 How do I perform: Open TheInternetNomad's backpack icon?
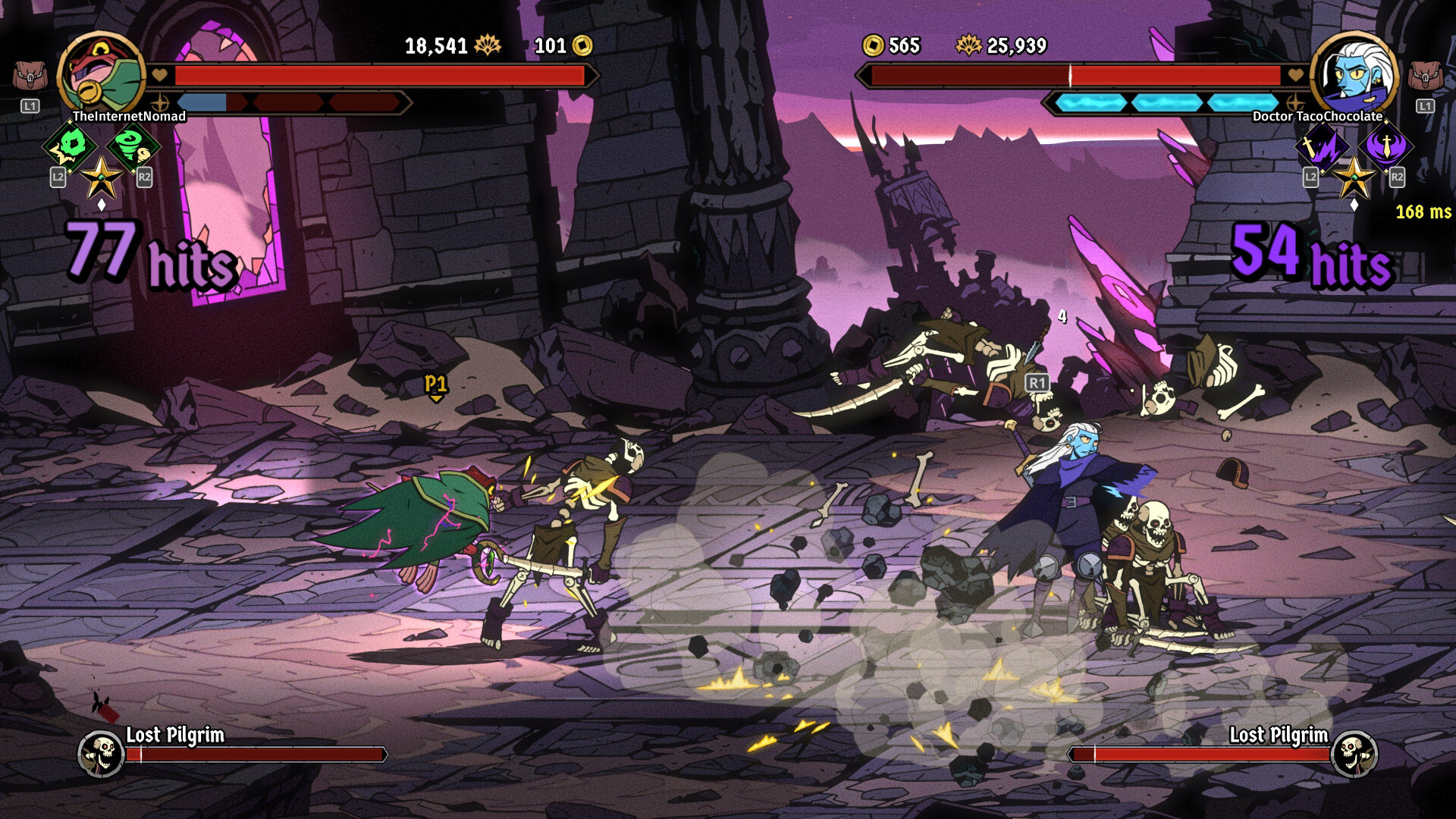coord(30,77)
